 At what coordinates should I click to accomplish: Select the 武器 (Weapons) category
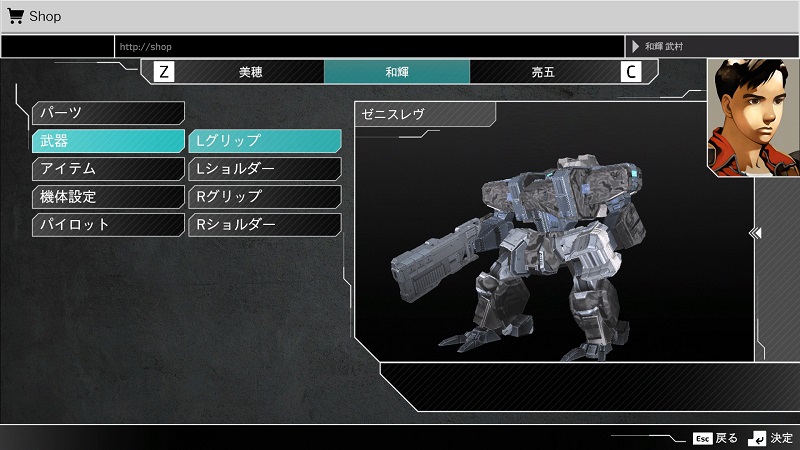(108, 141)
